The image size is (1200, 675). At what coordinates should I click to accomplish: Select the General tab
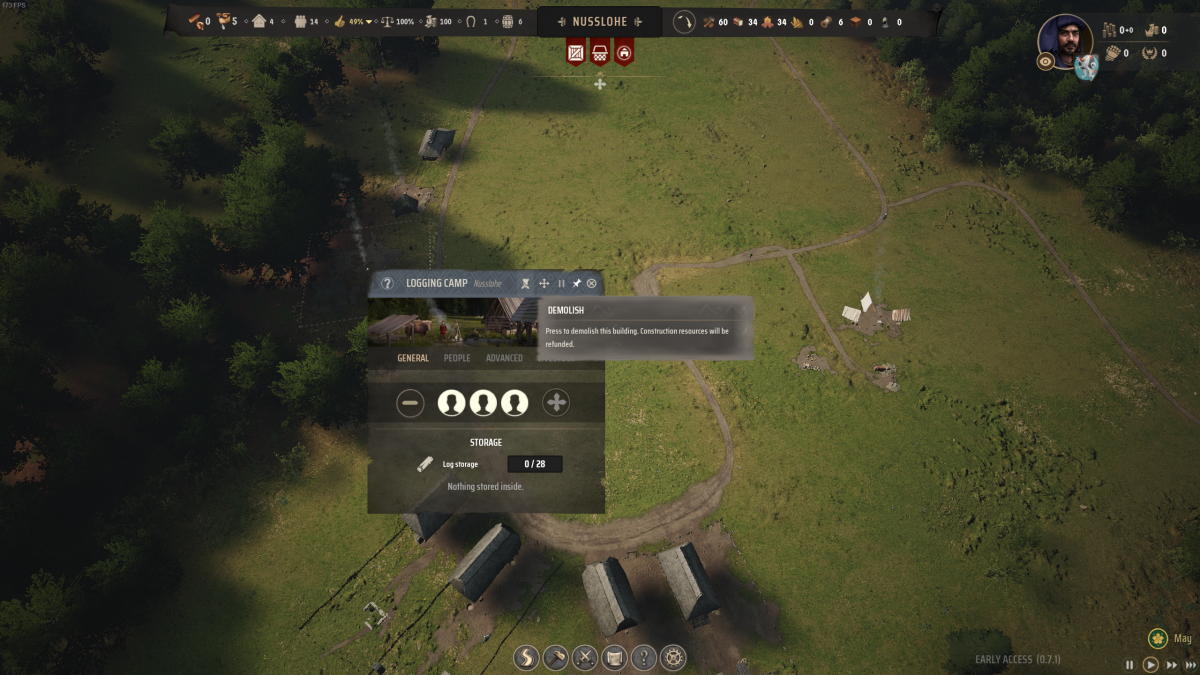click(413, 358)
